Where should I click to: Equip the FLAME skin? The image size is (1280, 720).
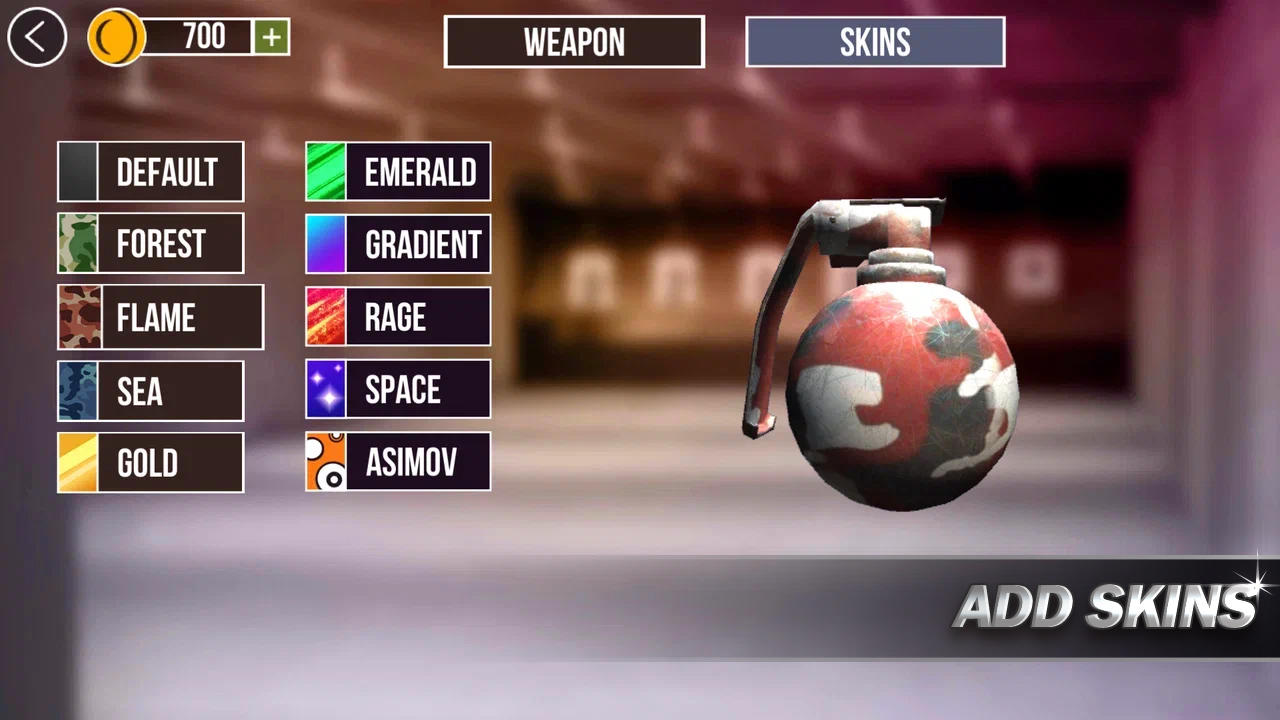point(160,317)
